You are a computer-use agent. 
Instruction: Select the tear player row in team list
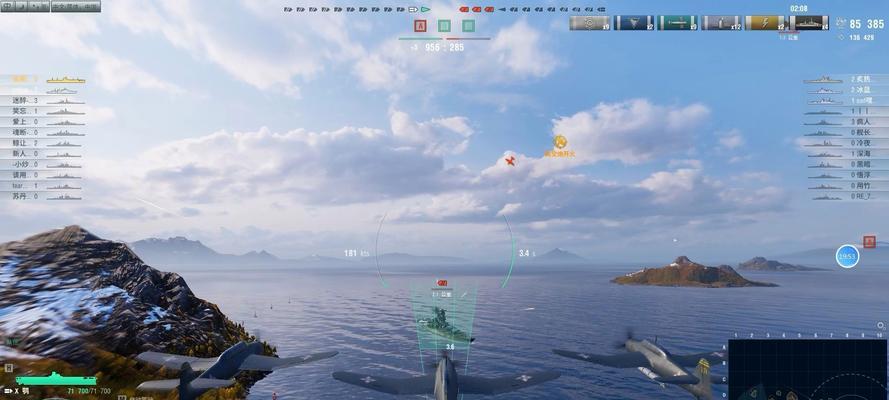coord(40,185)
